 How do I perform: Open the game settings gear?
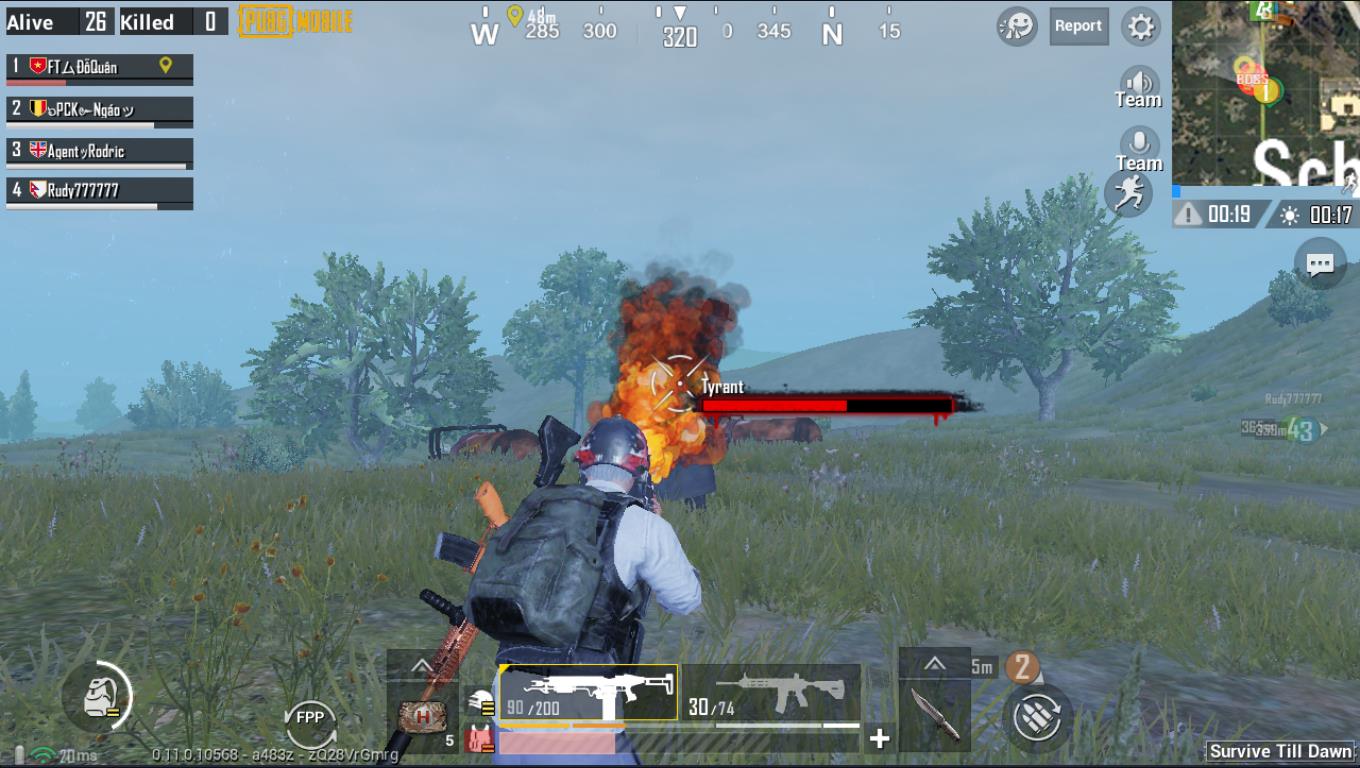pos(1139,27)
